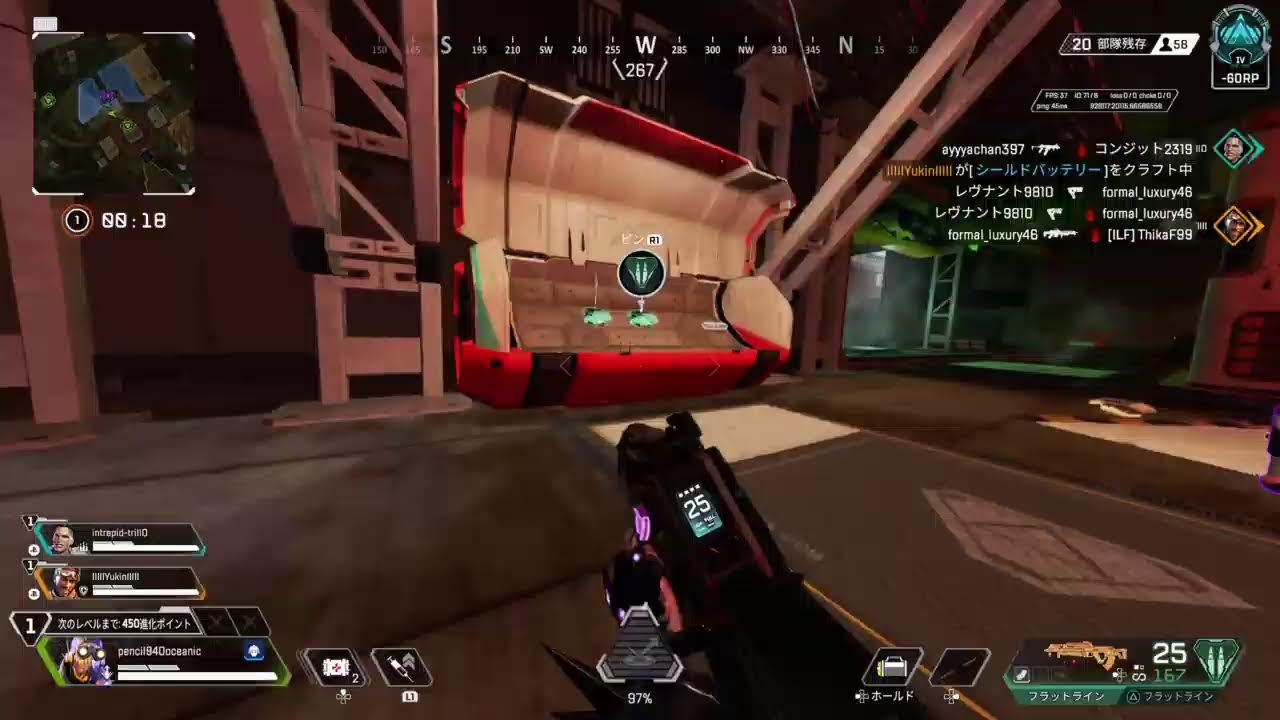Click the heavy ammo type icon
Image resolution: width=1280 pixels, height=720 pixels.
(x=1218, y=660)
